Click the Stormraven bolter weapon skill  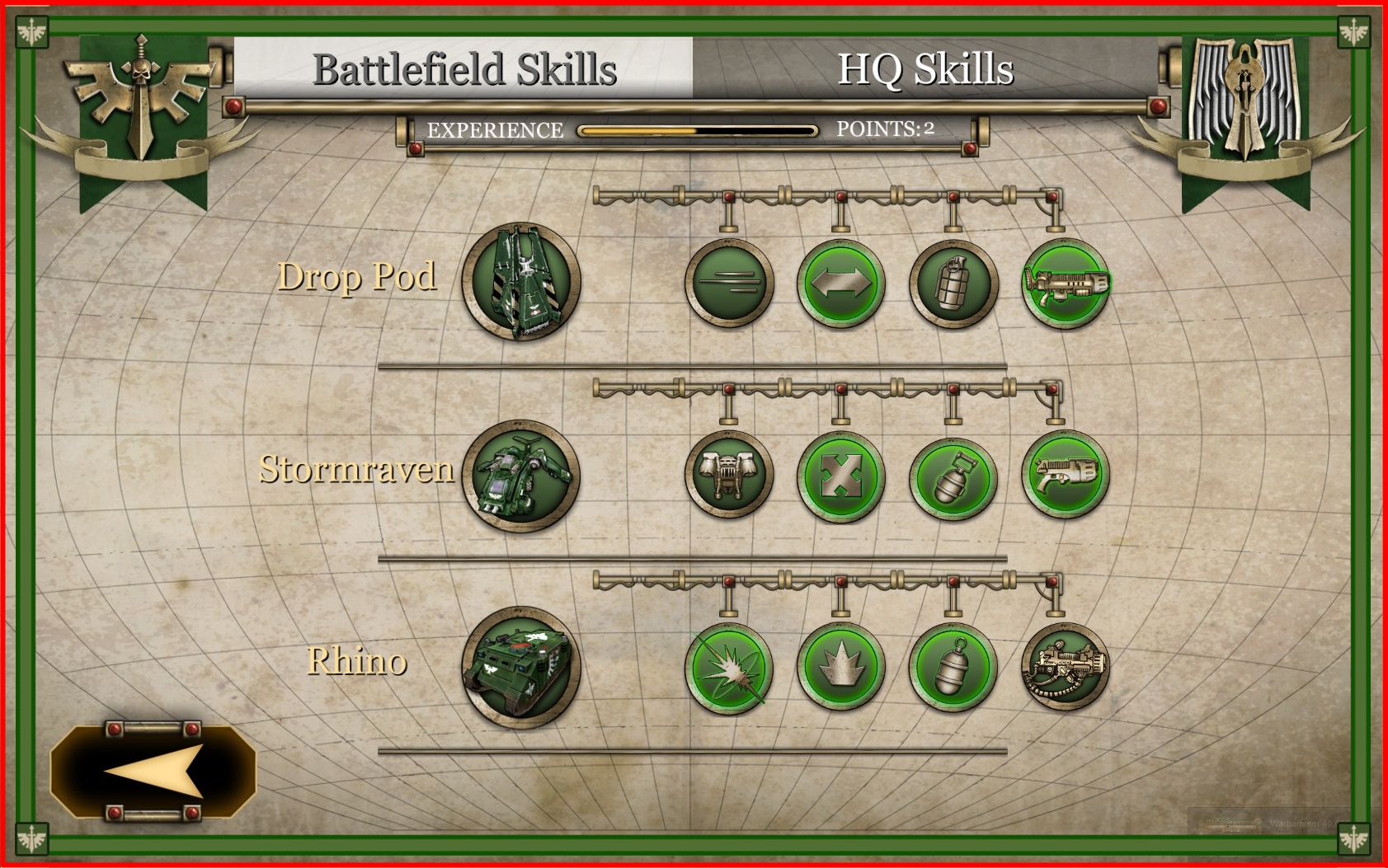point(1066,475)
